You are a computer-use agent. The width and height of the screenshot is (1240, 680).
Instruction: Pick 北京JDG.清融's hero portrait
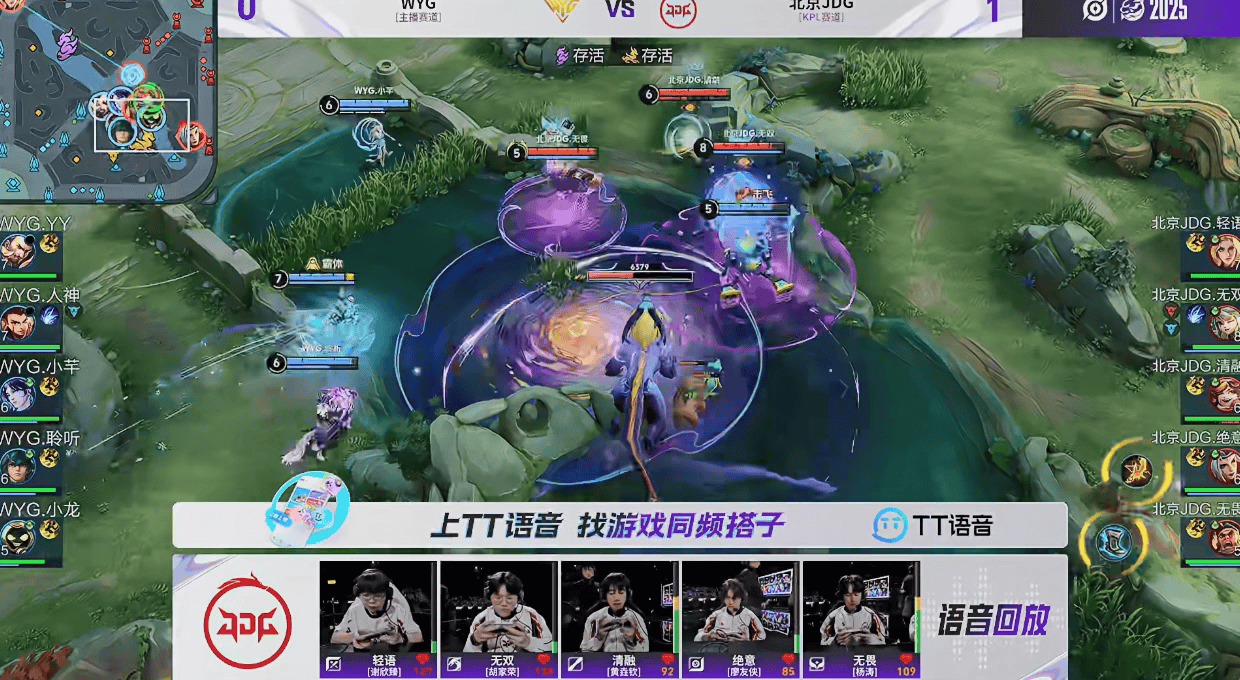click(1224, 393)
